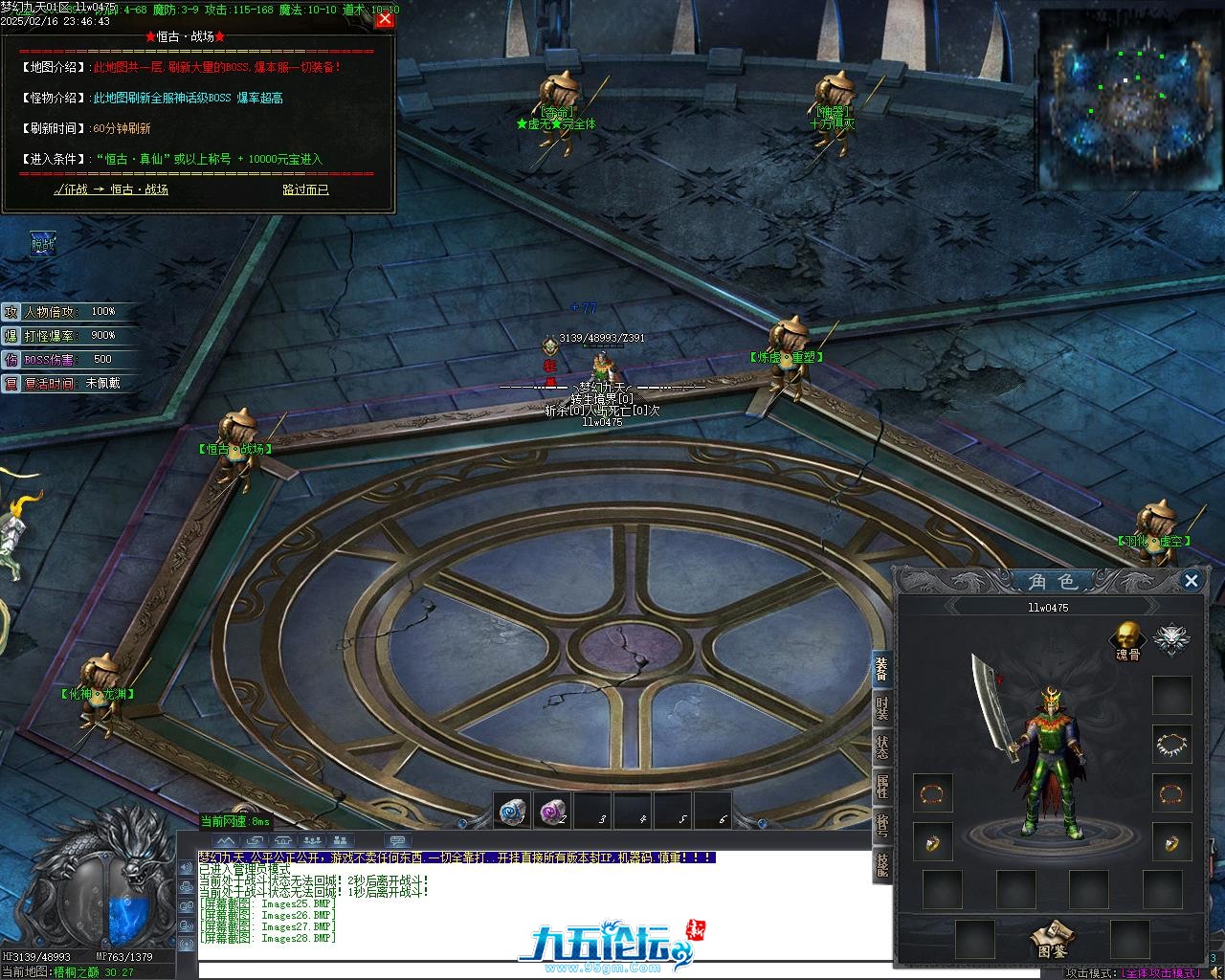Image resolution: width=1225 pixels, height=980 pixels.
Task: Click the speech-bubble chat button above chat
Action: pyautogui.click(x=397, y=841)
